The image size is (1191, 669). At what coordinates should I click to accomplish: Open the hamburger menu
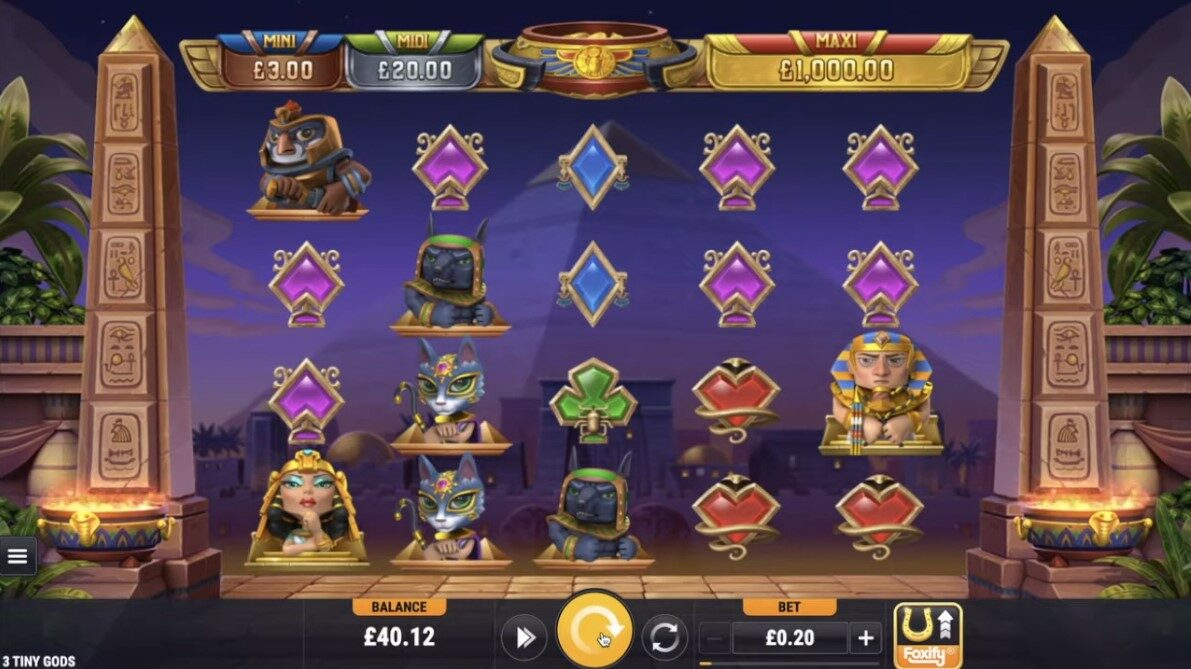(17, 556)
